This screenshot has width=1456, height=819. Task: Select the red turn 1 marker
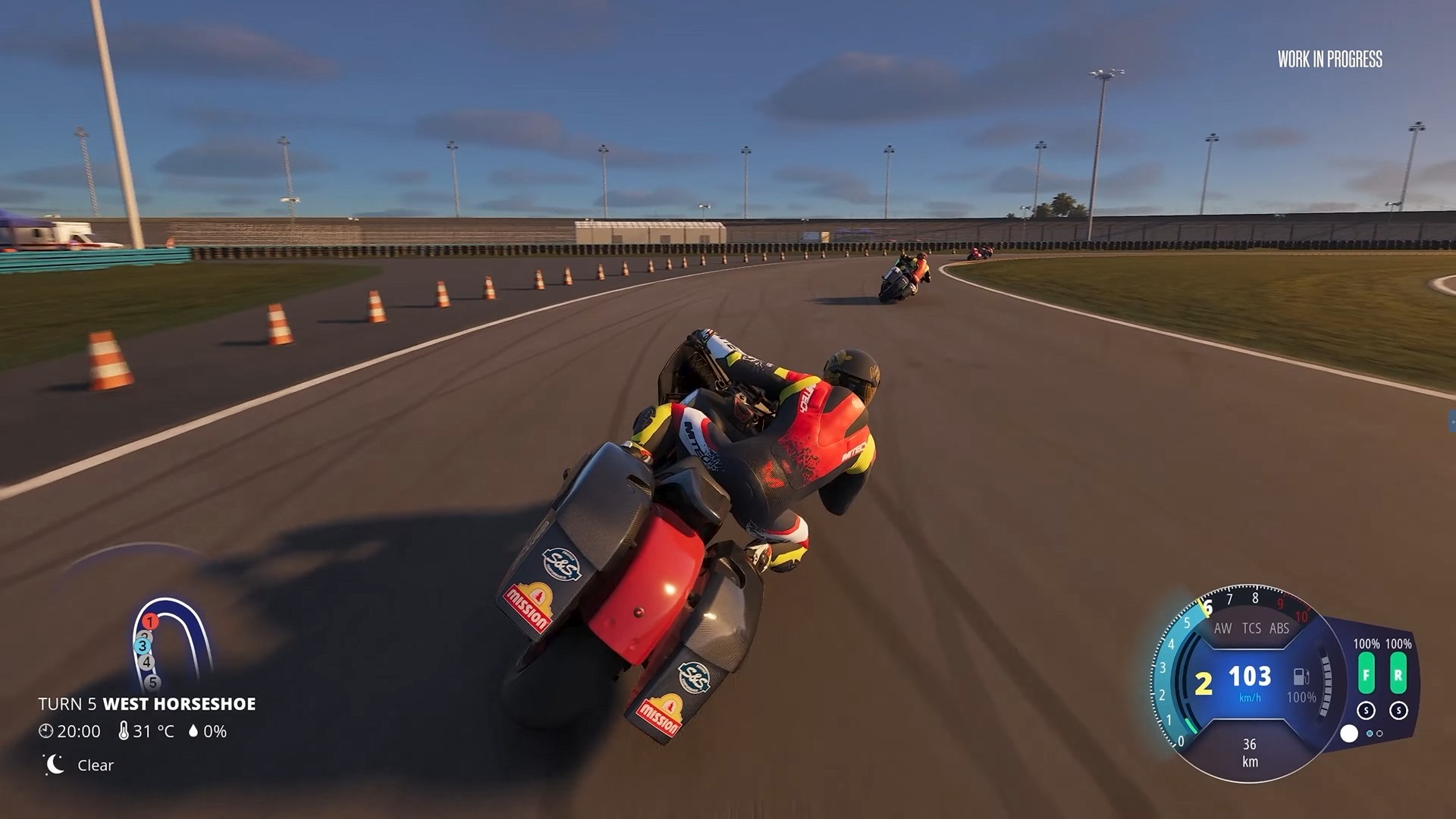tap(150, 622)
